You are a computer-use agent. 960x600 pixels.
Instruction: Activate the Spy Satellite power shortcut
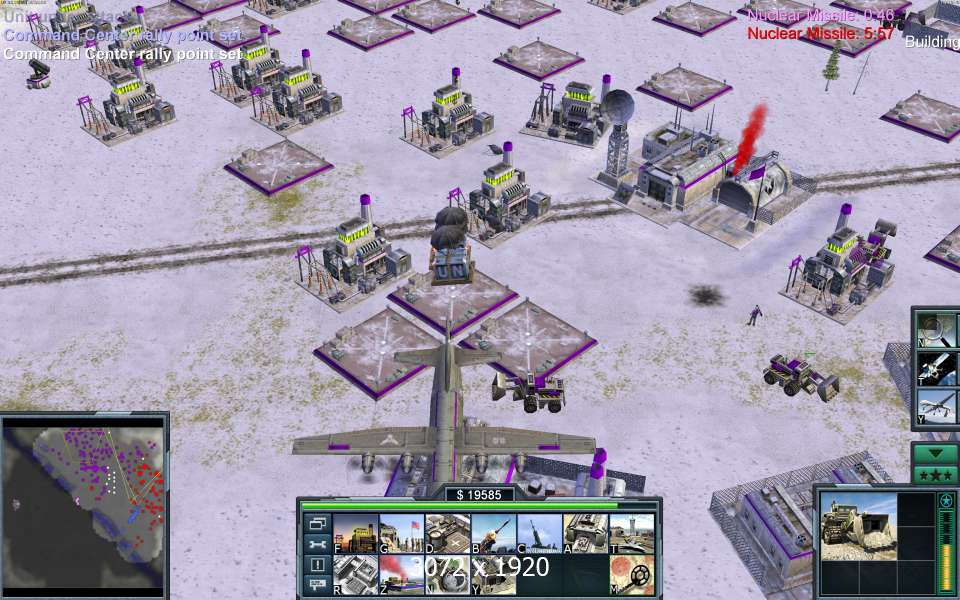coord(937,368)
